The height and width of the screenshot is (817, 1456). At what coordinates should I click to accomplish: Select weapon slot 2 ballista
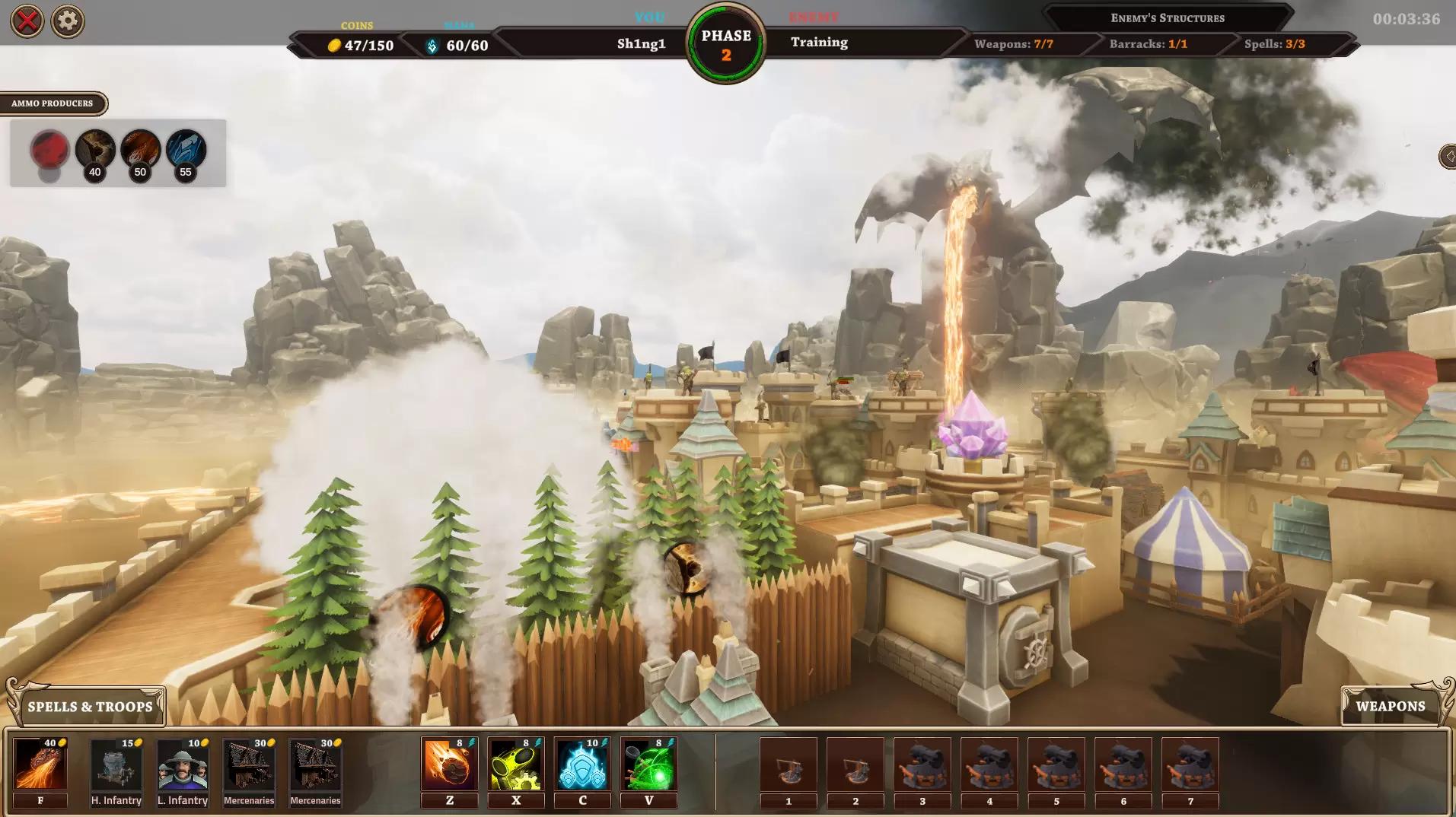(x=855, y=765)
